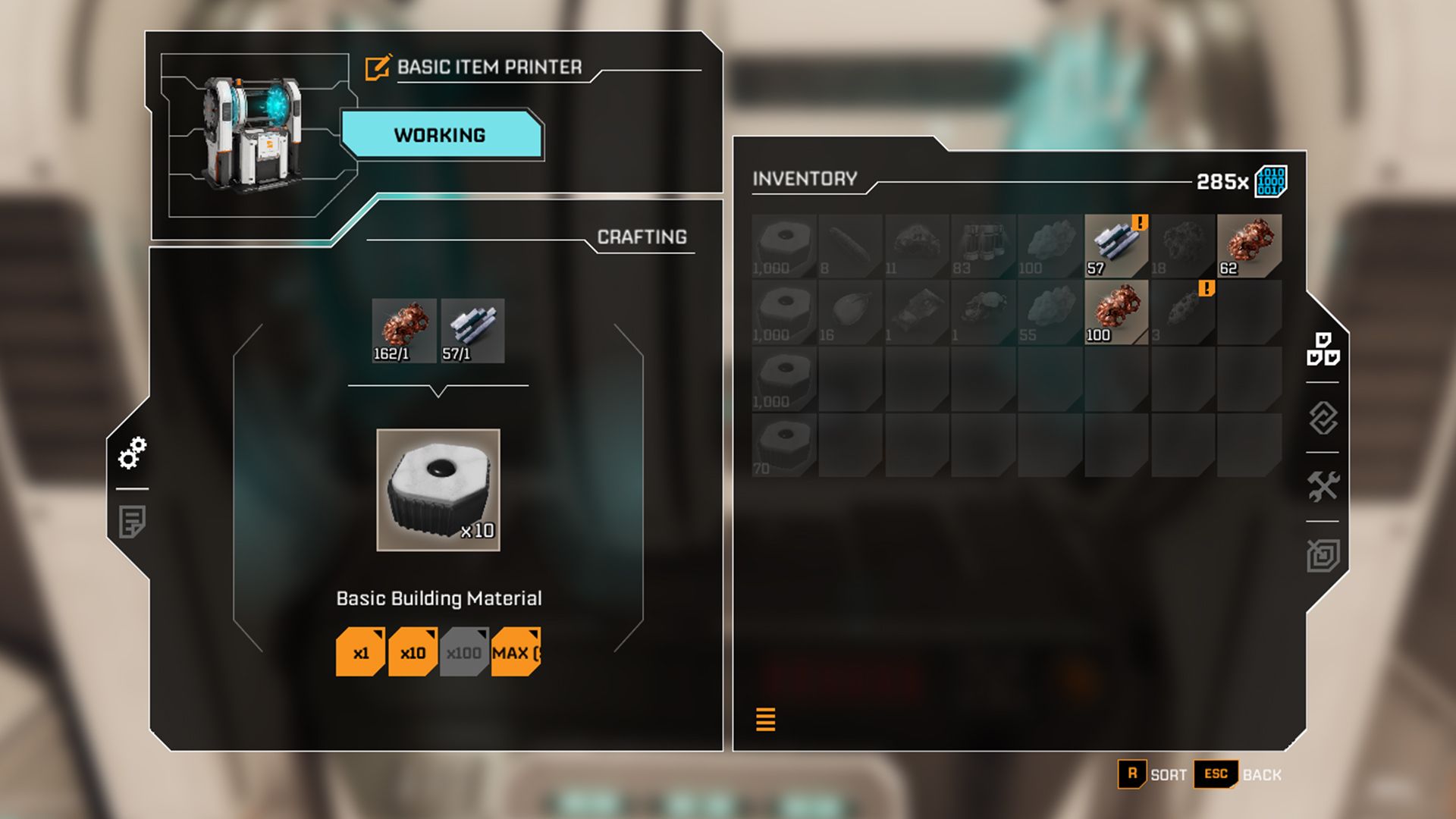
Task: Select the x10 craft quantity option
Action: pos(413,651)
